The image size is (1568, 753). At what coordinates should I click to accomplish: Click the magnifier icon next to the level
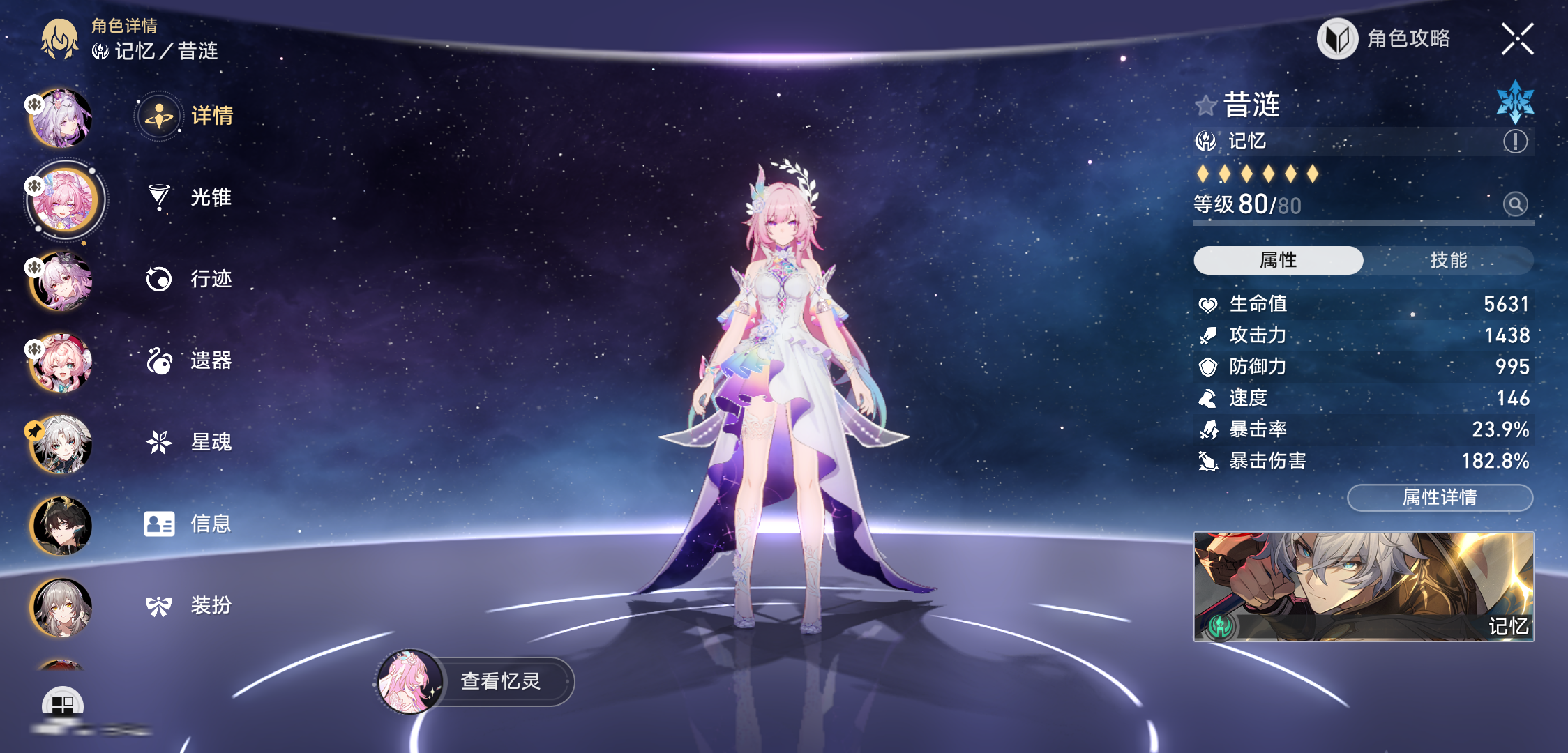(x=1515, y=204)
